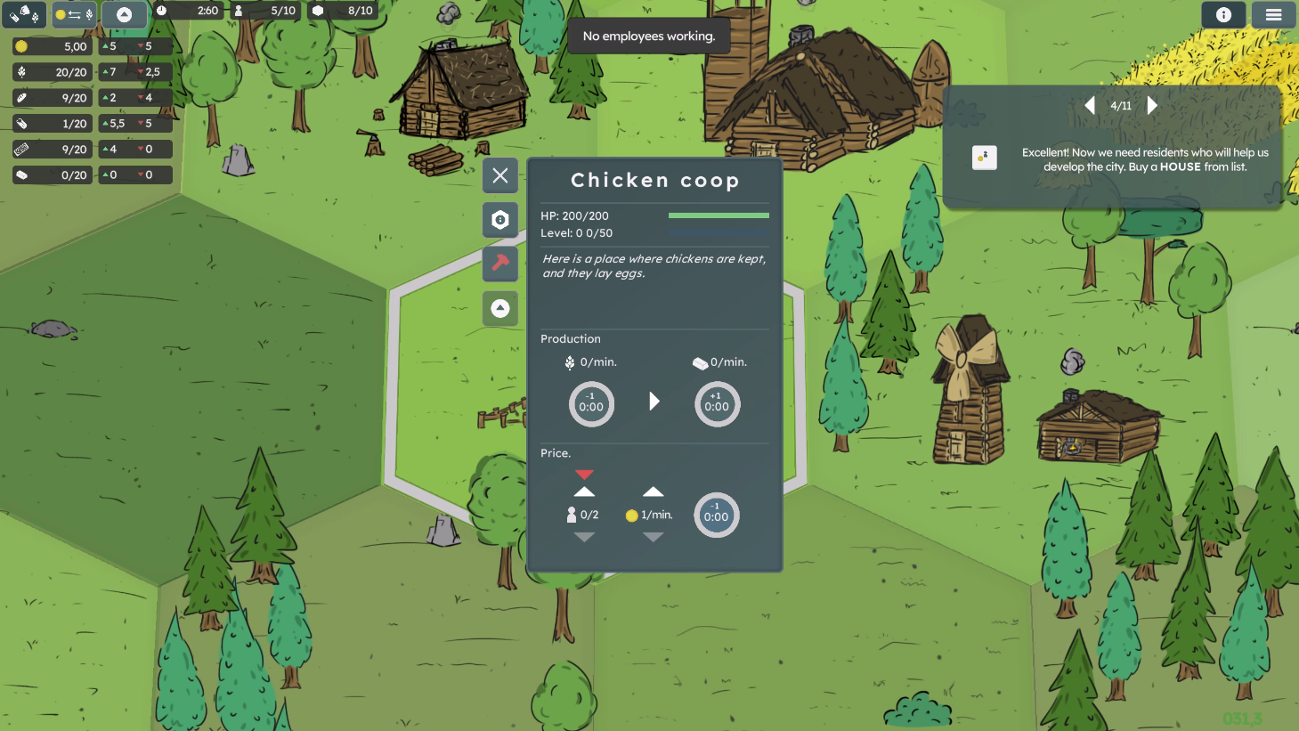This screenshot has width=1299, height=731.
Task: Close the Chicken coop panel
Action: tap(500, 176)
